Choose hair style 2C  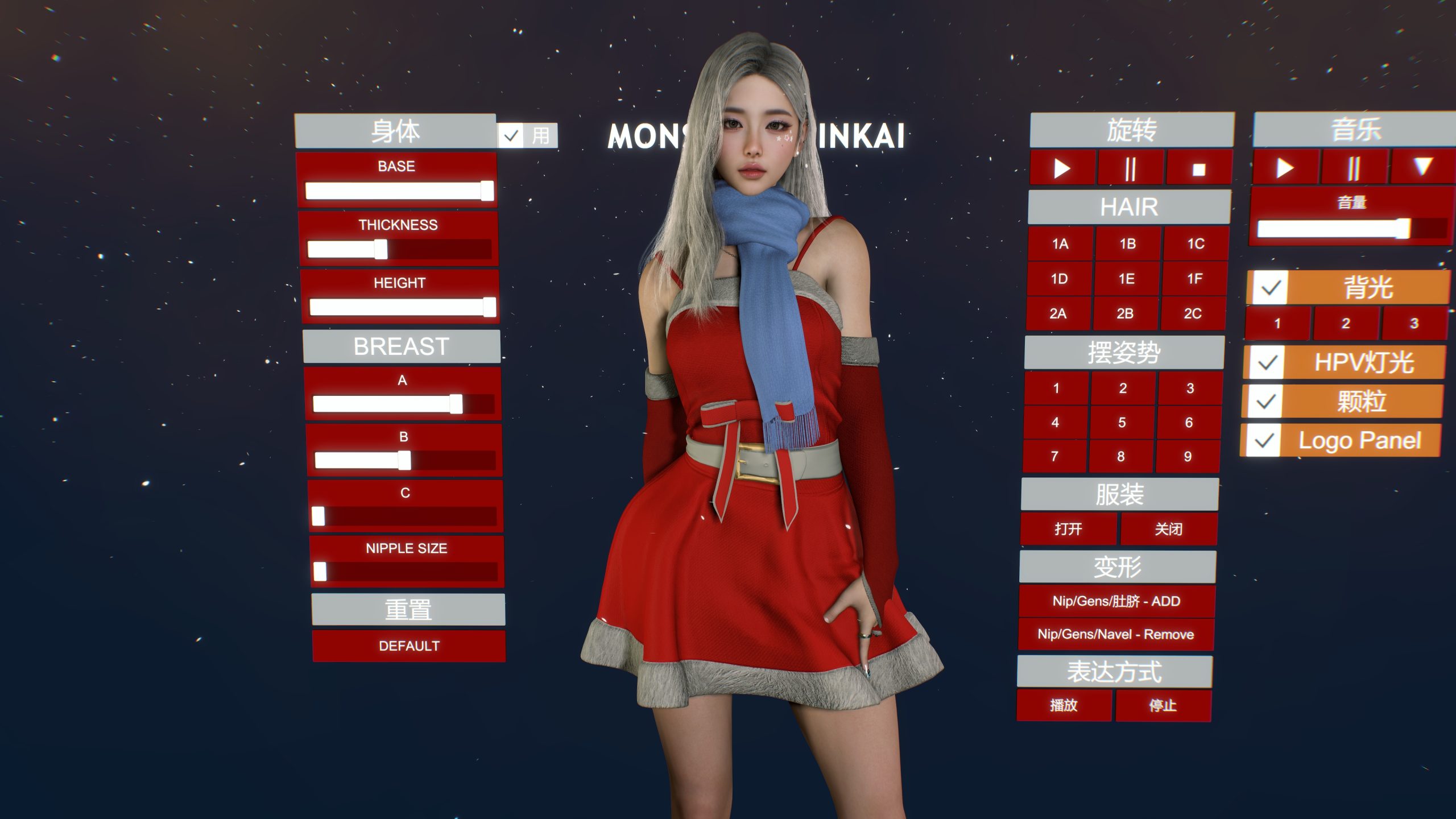(1193, 313)
